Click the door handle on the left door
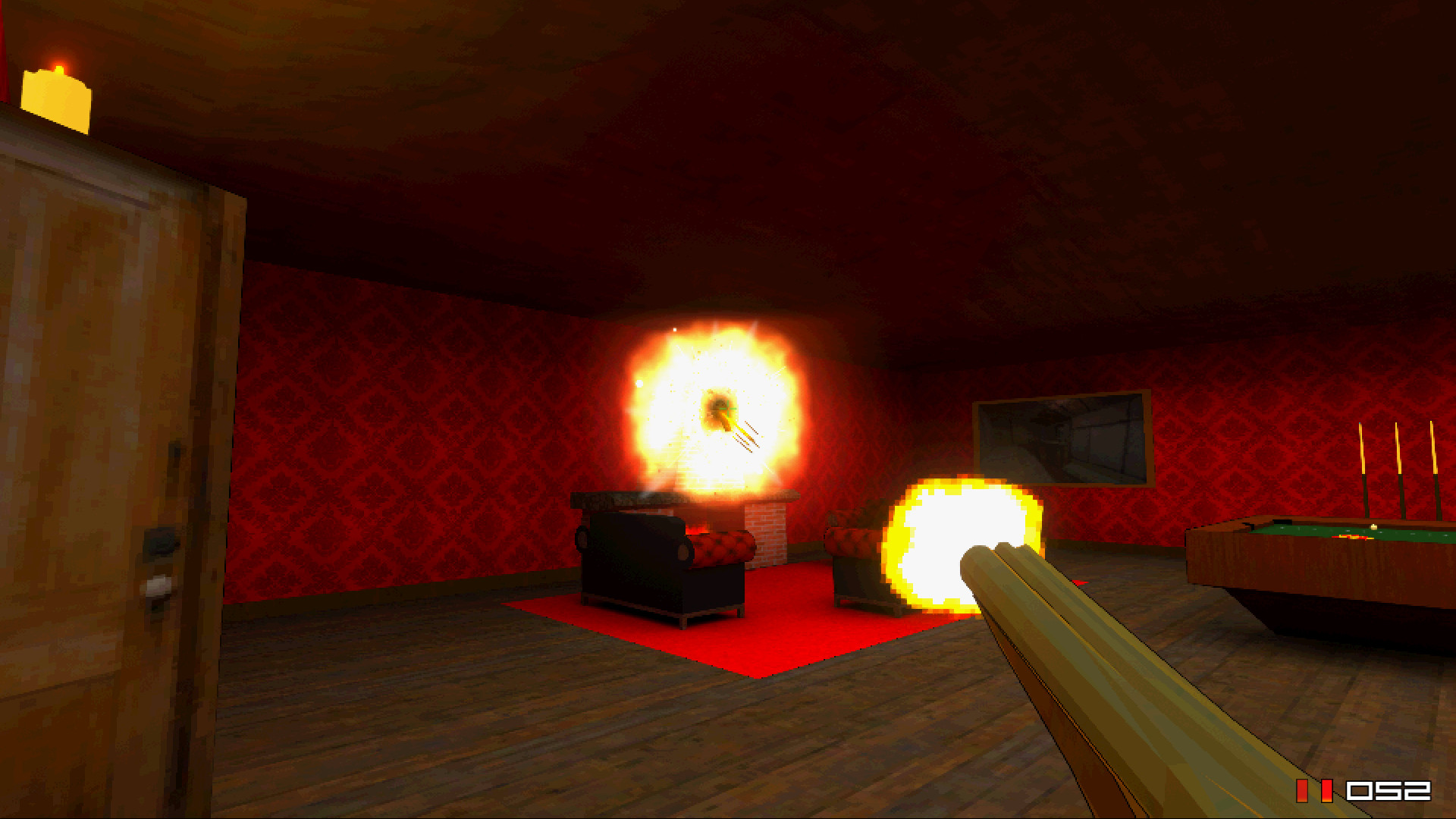The height and width of the screenshot is (819, 1456). point(159,541)
